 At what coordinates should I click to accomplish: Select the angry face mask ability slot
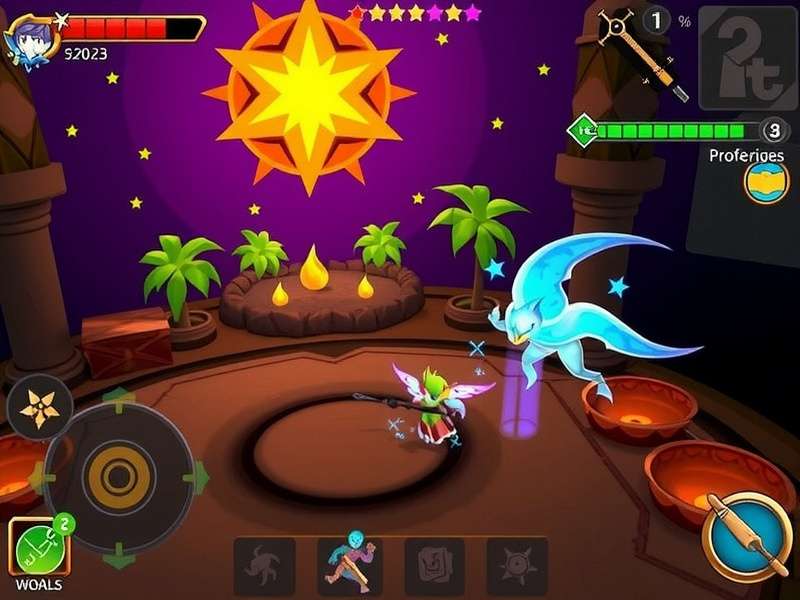pos(434,567)
